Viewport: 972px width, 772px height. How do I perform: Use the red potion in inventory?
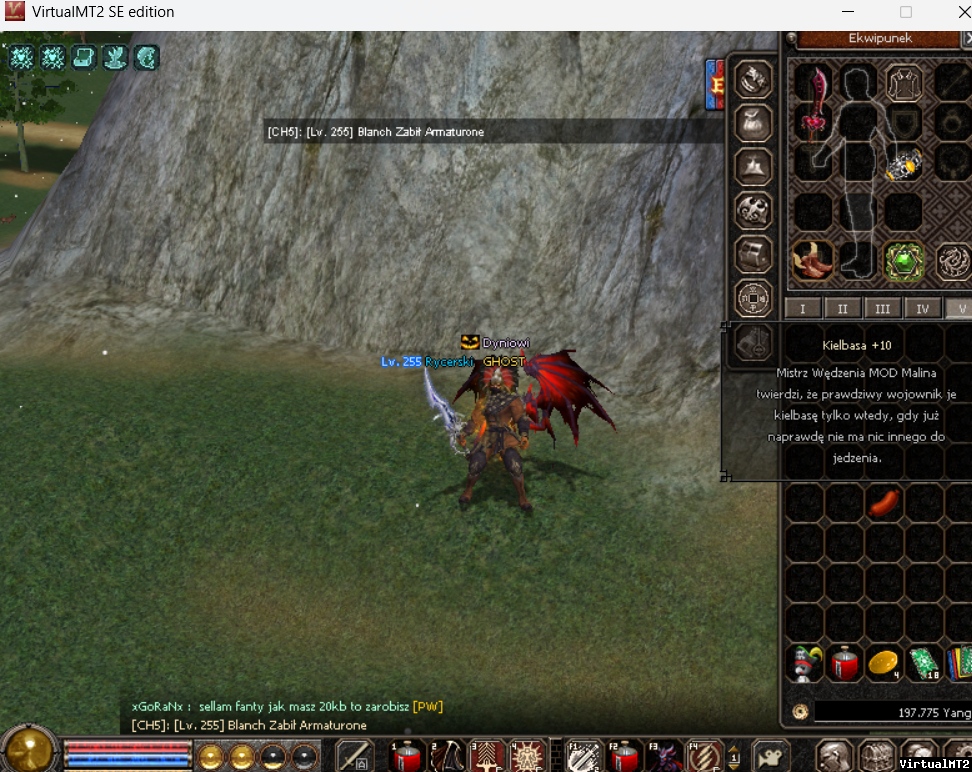tap(844, 663)
